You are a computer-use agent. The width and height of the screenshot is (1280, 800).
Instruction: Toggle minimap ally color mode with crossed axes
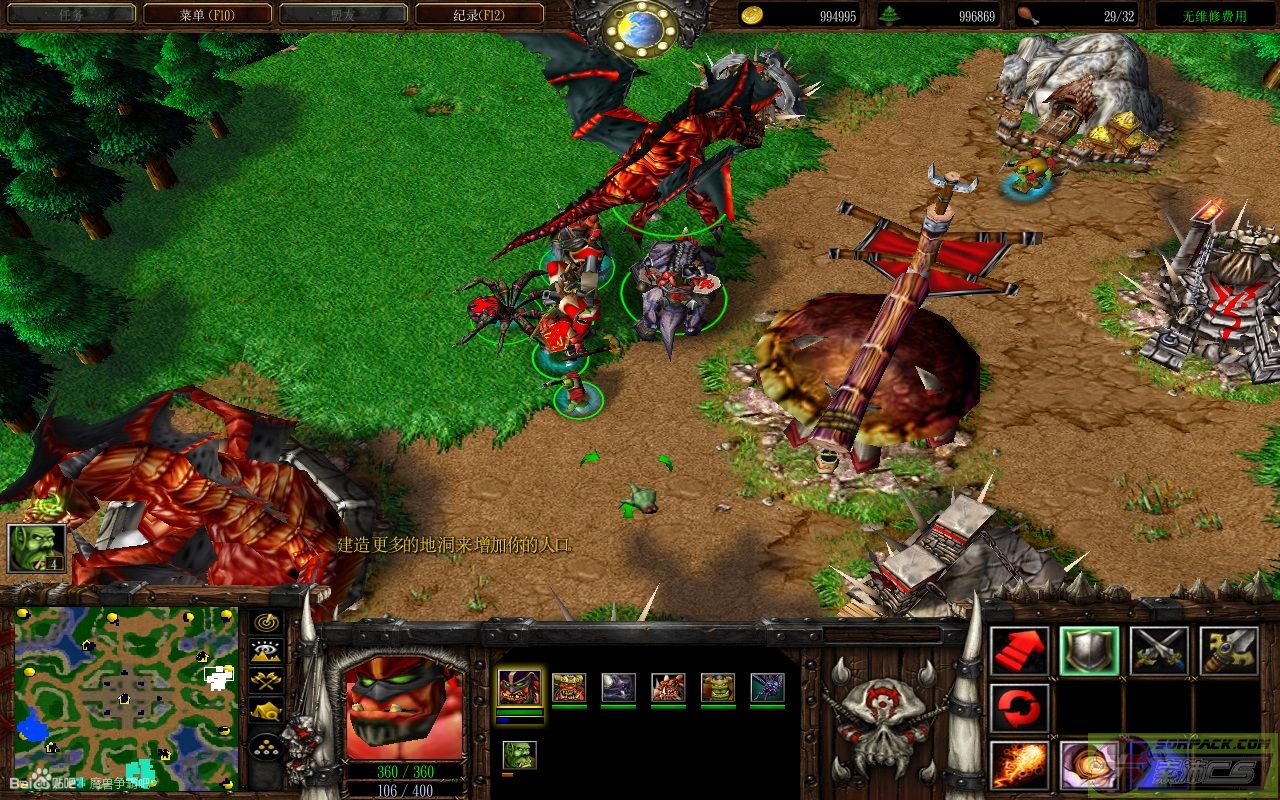tap(265, 682)
